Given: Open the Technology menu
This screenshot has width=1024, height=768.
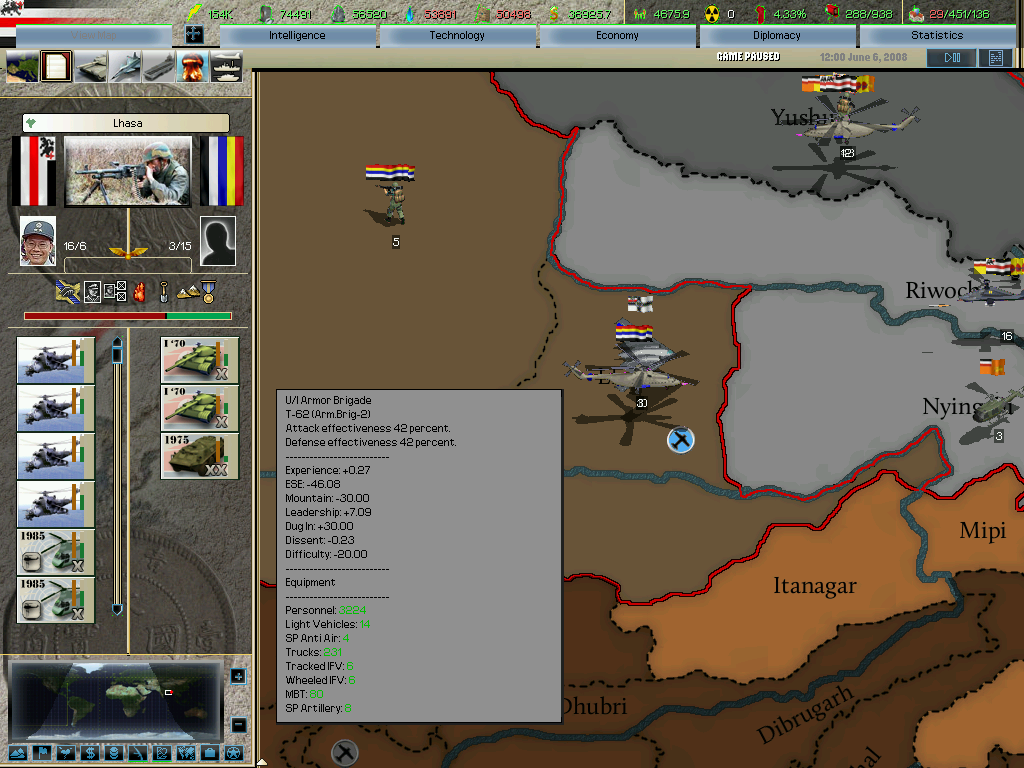Looking at the screenshot, I should click(457, 35).
